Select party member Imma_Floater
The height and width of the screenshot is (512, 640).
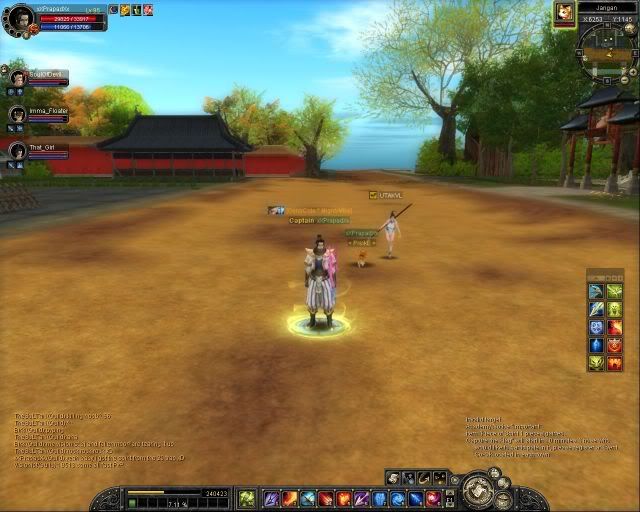[x=18, y=114]
